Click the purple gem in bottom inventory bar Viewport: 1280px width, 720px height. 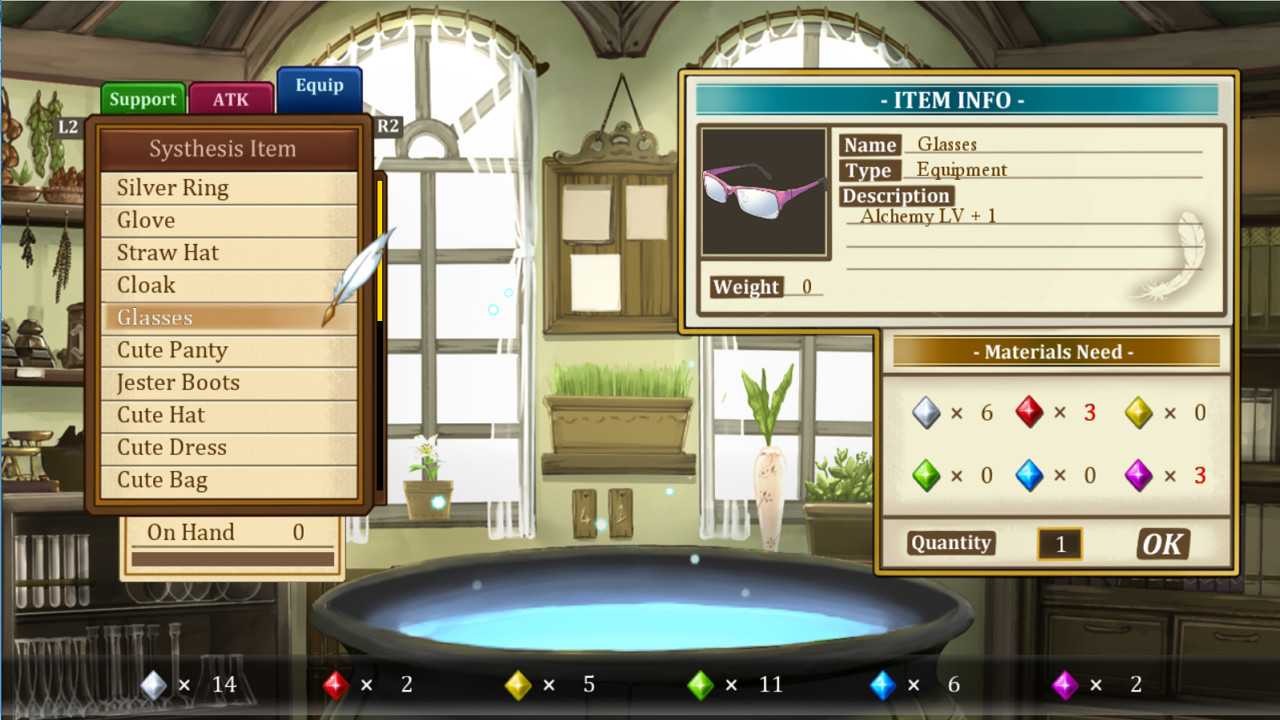pyautogui.click(x=1066, y=684)
